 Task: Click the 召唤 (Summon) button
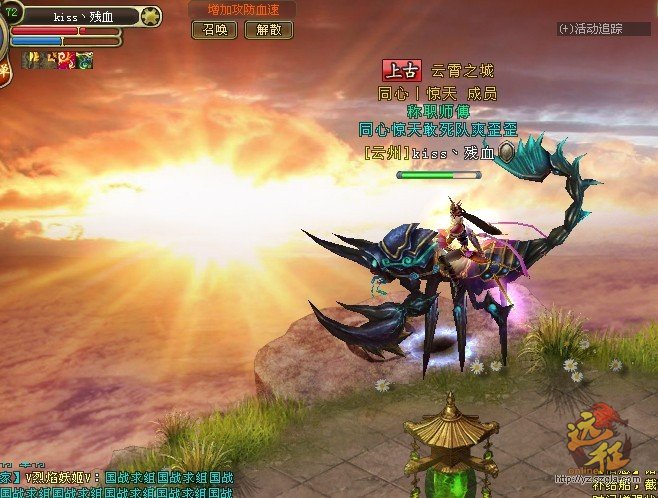tap(214, 30)
